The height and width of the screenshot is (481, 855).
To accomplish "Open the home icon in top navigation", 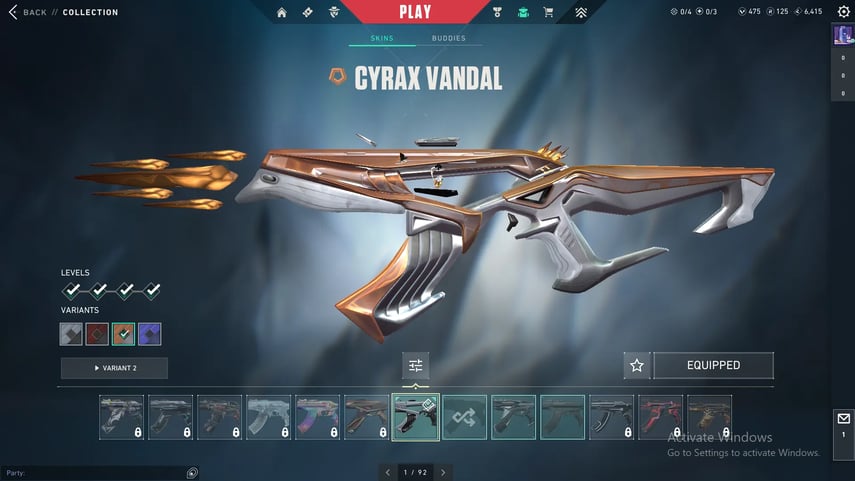I will [281, 13].
